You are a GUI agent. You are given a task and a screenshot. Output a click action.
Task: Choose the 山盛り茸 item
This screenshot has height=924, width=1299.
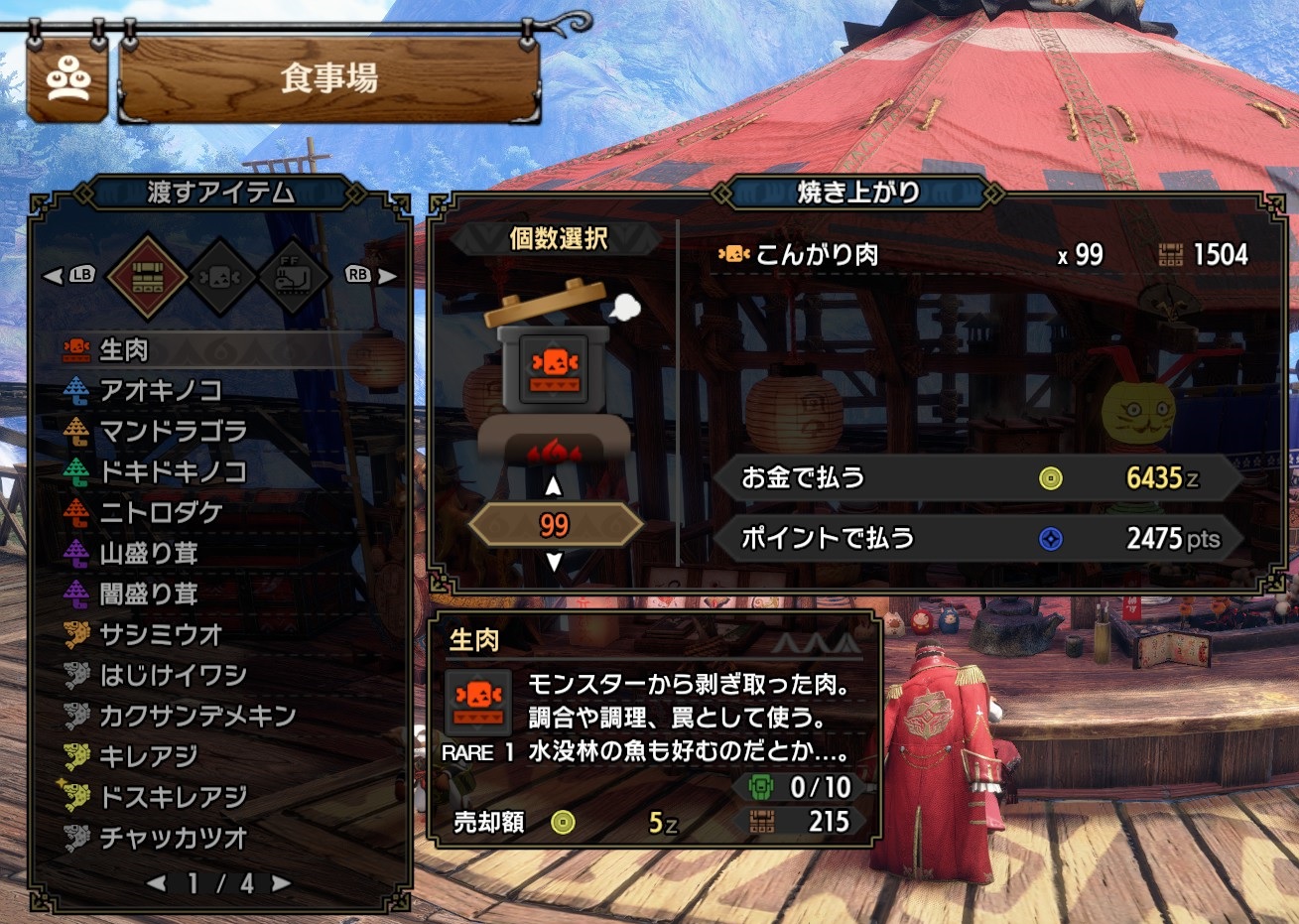click(x=148, y=553)
